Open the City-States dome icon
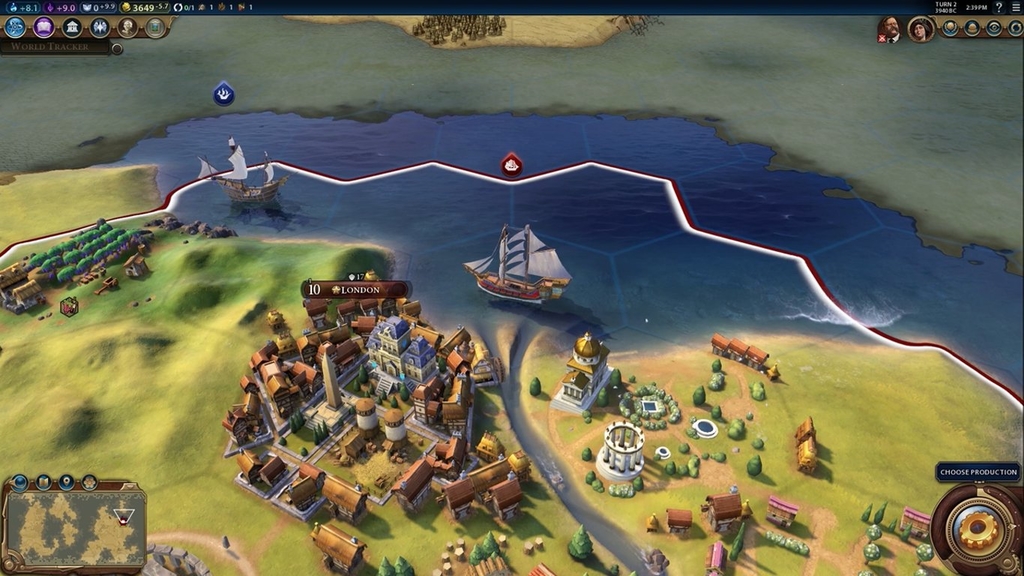1024x576 pixels. pyautogui.click(x=972, y=29)
